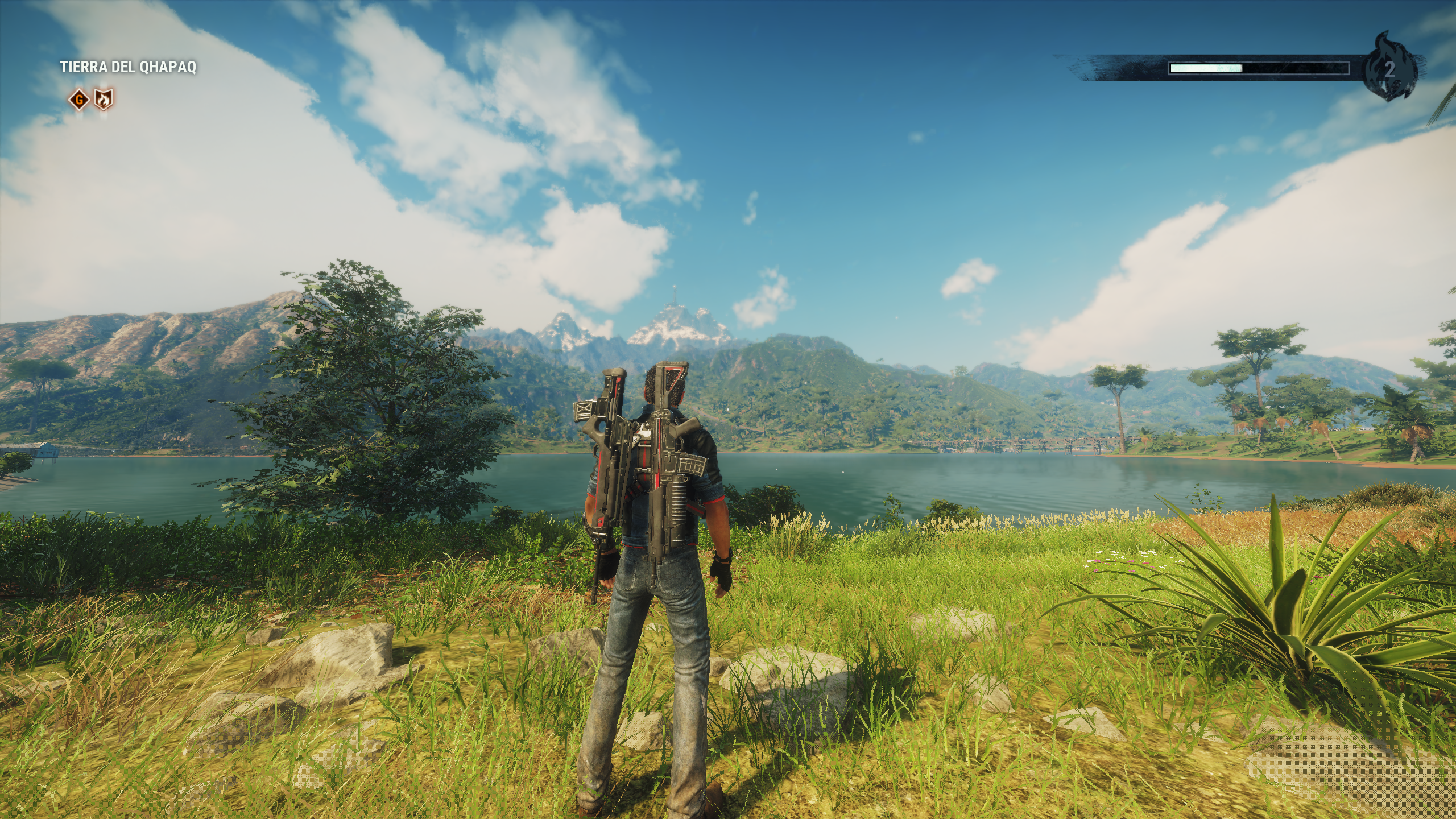
Task: Select the flame shield region icon
Action: [x=103, y=100]
